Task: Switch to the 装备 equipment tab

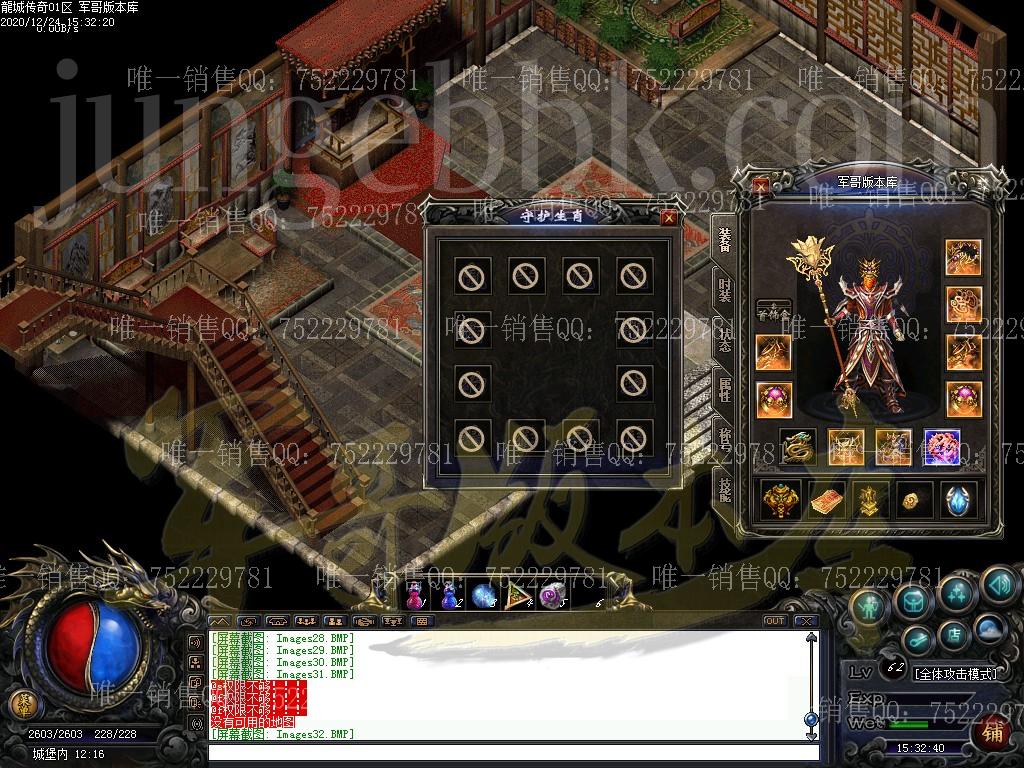Action: pyautogui.click(x=724, y=239)
